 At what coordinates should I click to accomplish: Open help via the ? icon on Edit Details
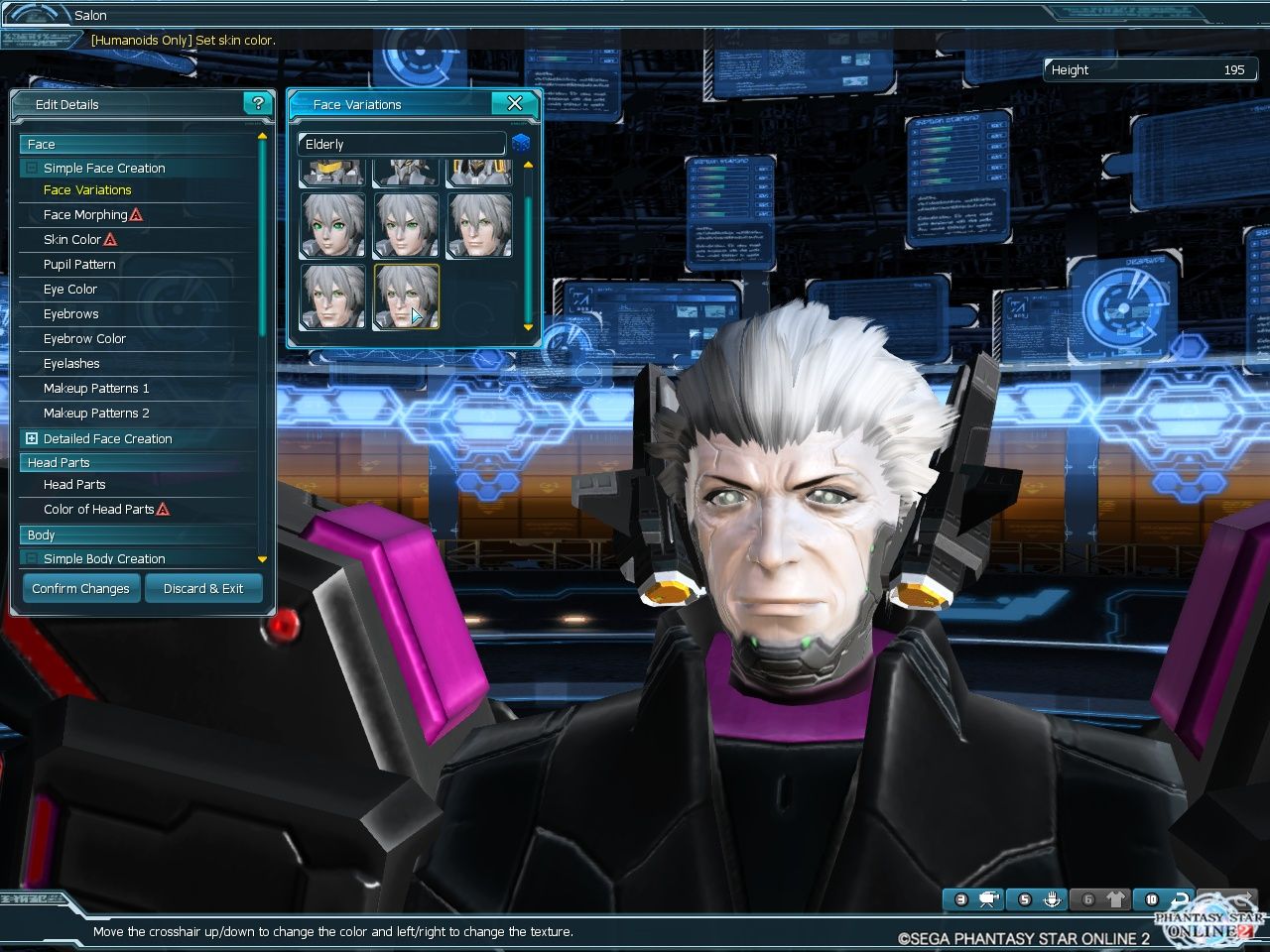pos(258,103)
